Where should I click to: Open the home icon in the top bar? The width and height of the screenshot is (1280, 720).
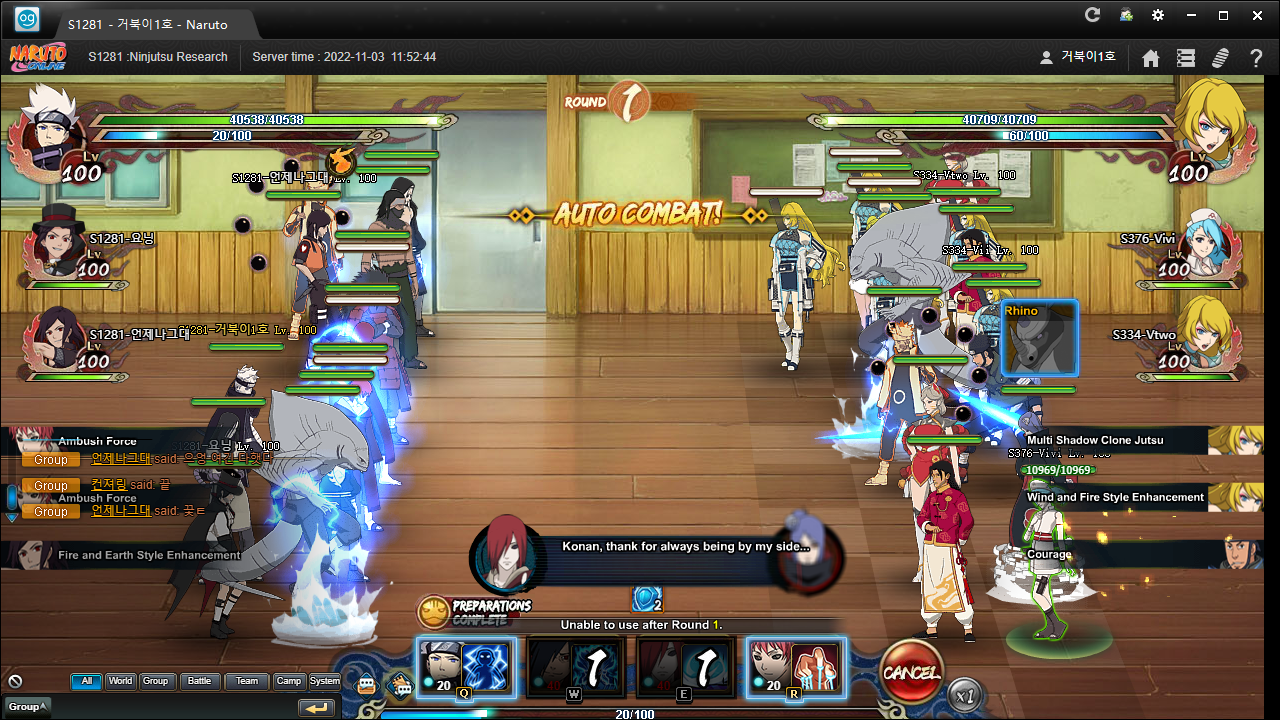click(1151, 58)
